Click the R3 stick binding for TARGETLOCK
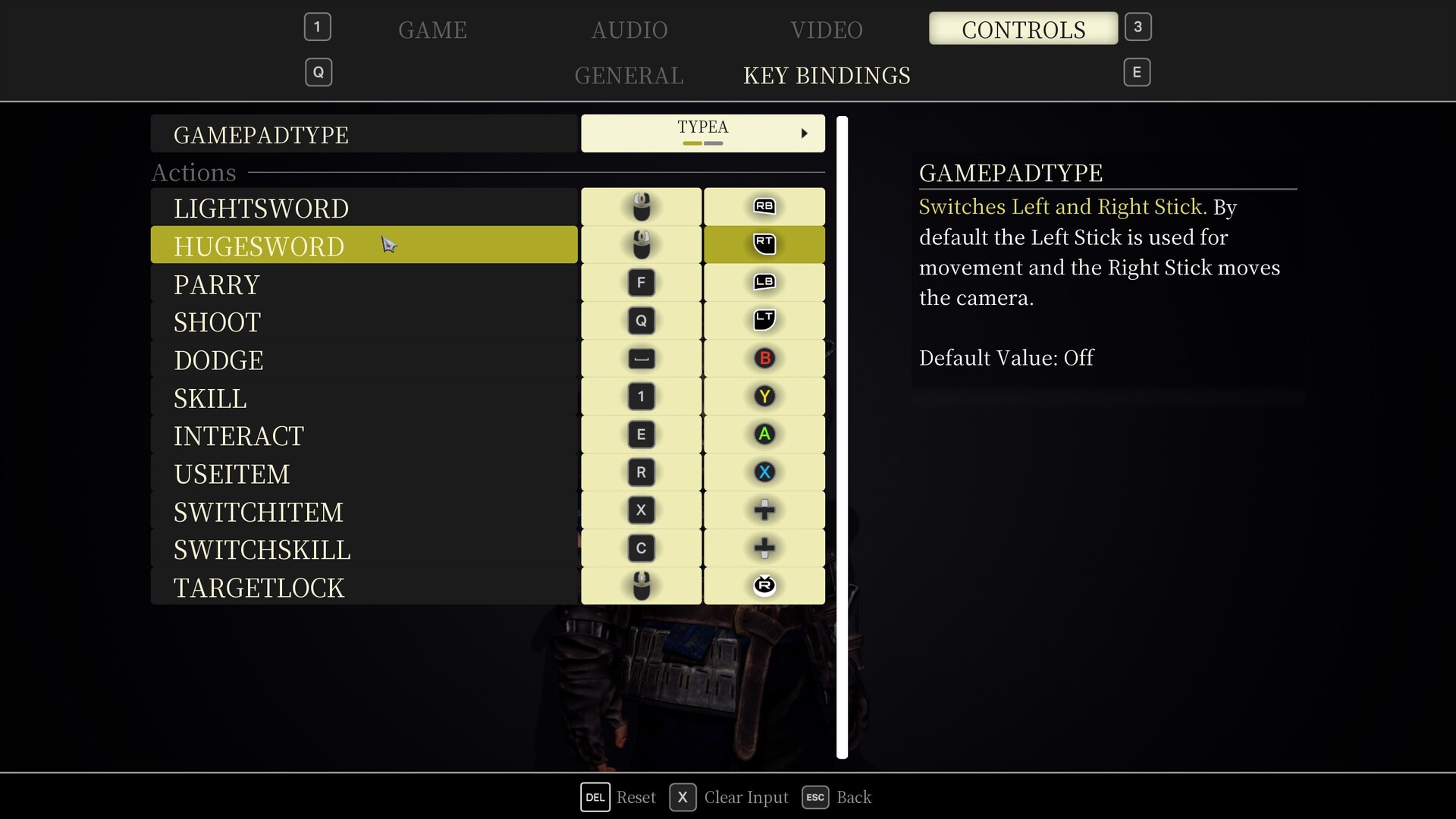This screenshot has height=819, width=1456. click(764, 585)
